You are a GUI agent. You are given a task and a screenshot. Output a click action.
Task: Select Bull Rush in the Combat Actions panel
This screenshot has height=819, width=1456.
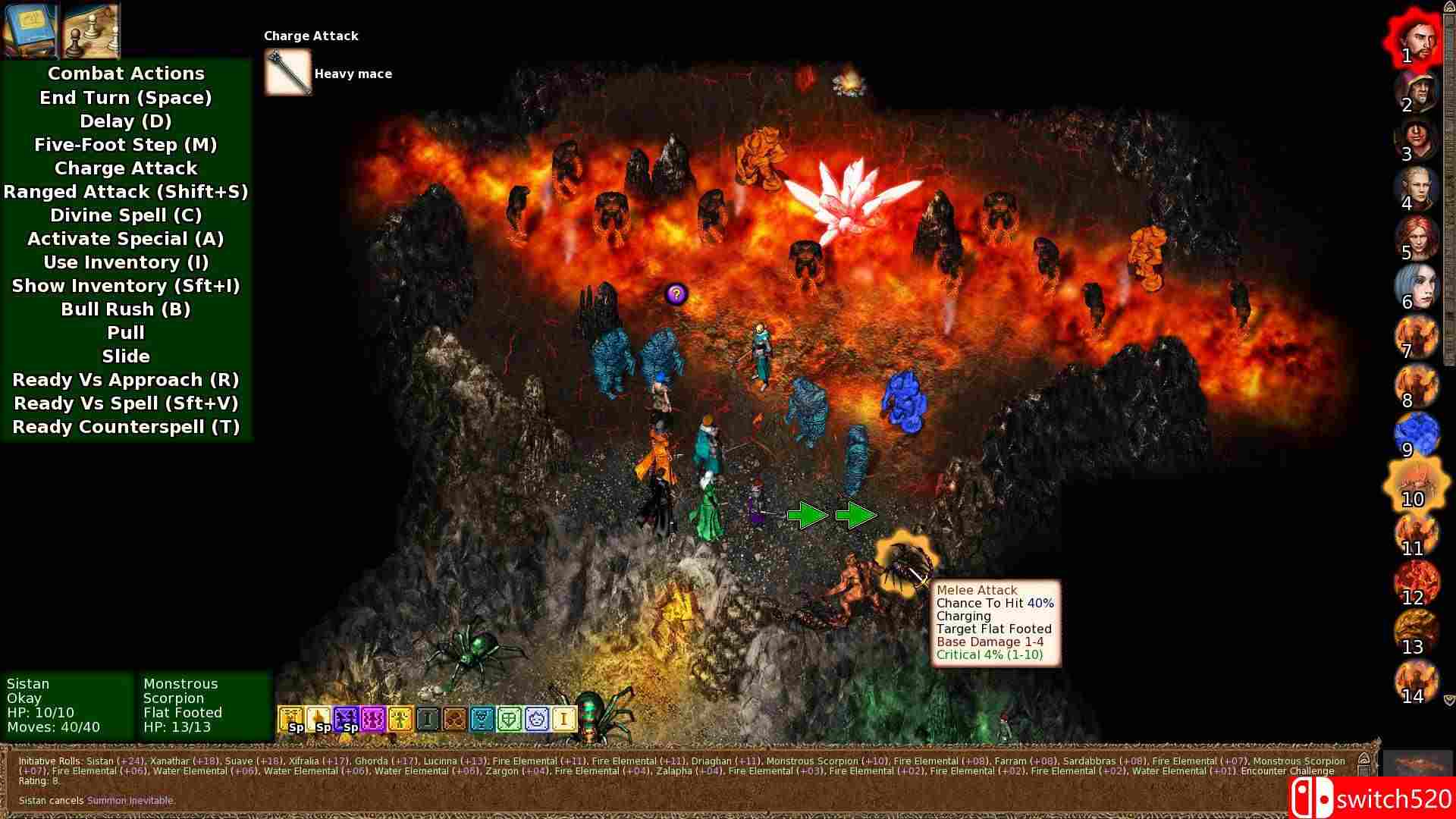click(x=126, y=309)
